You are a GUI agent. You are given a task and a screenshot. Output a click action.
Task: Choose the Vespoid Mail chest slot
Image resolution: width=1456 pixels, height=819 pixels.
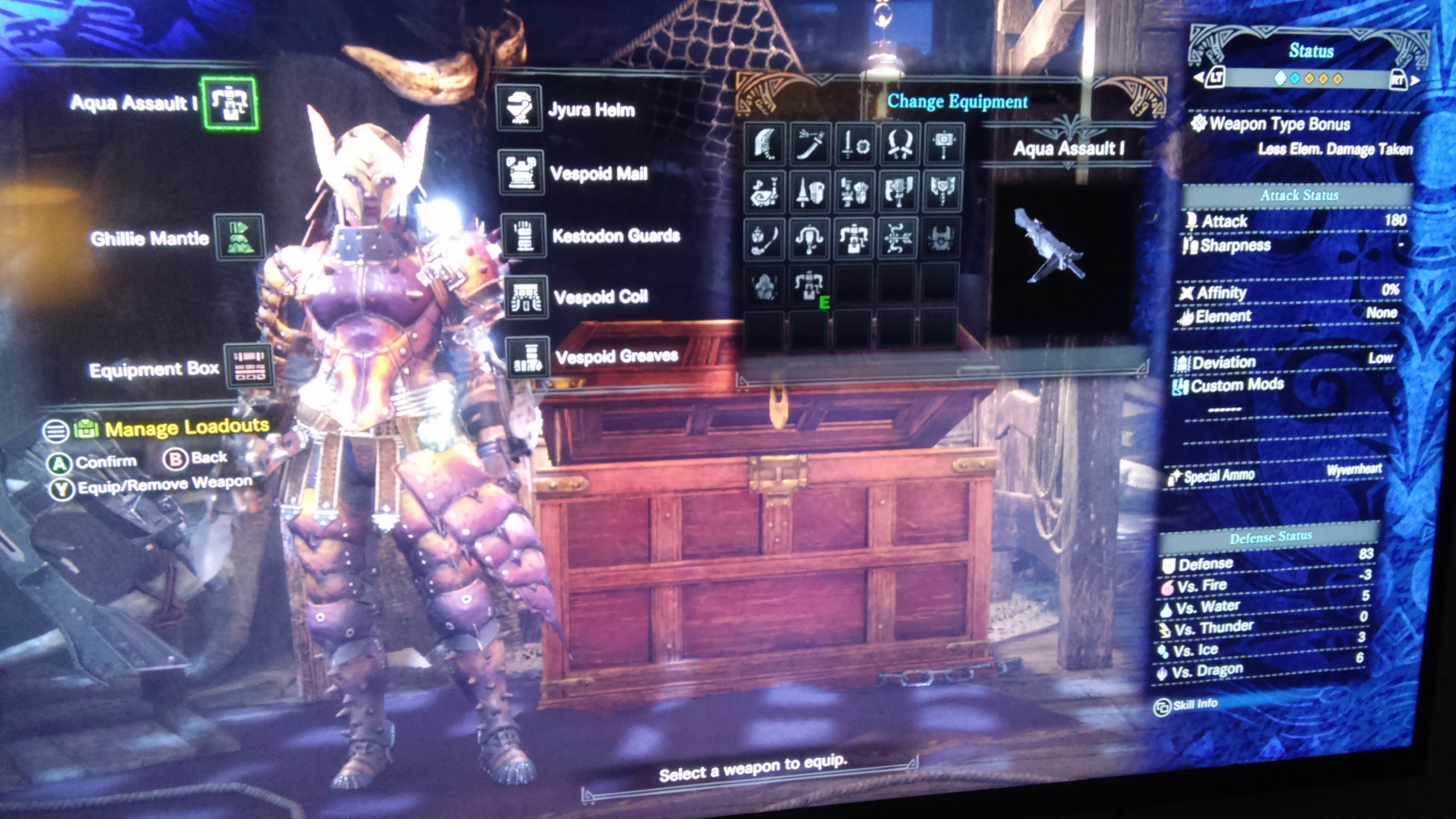(521, 172)
